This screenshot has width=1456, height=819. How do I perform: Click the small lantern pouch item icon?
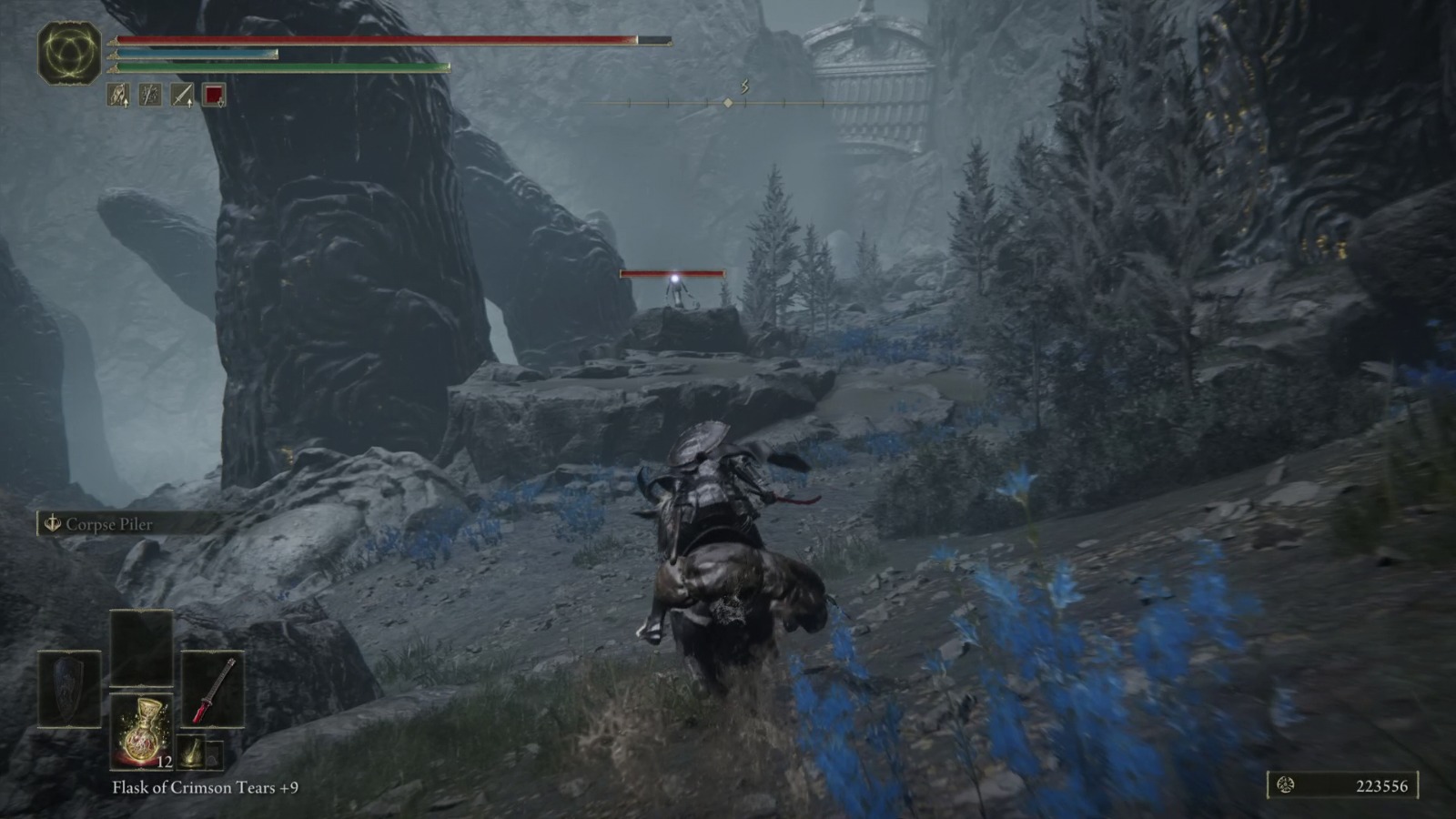(x=192, y=753)
